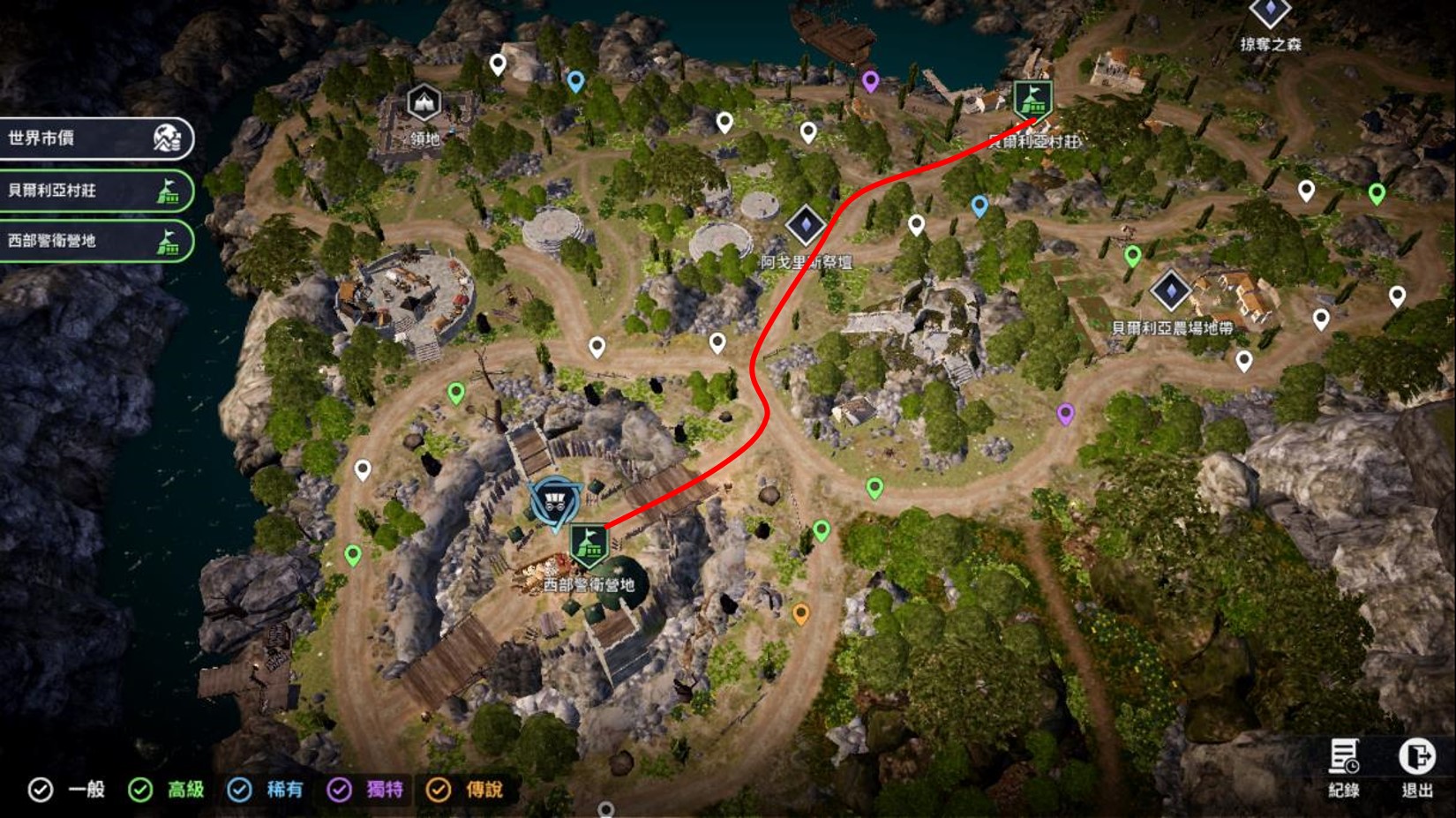Exit the map with 退出
This screenshot has width=1456, height=818.
[x=1416, y=766]
